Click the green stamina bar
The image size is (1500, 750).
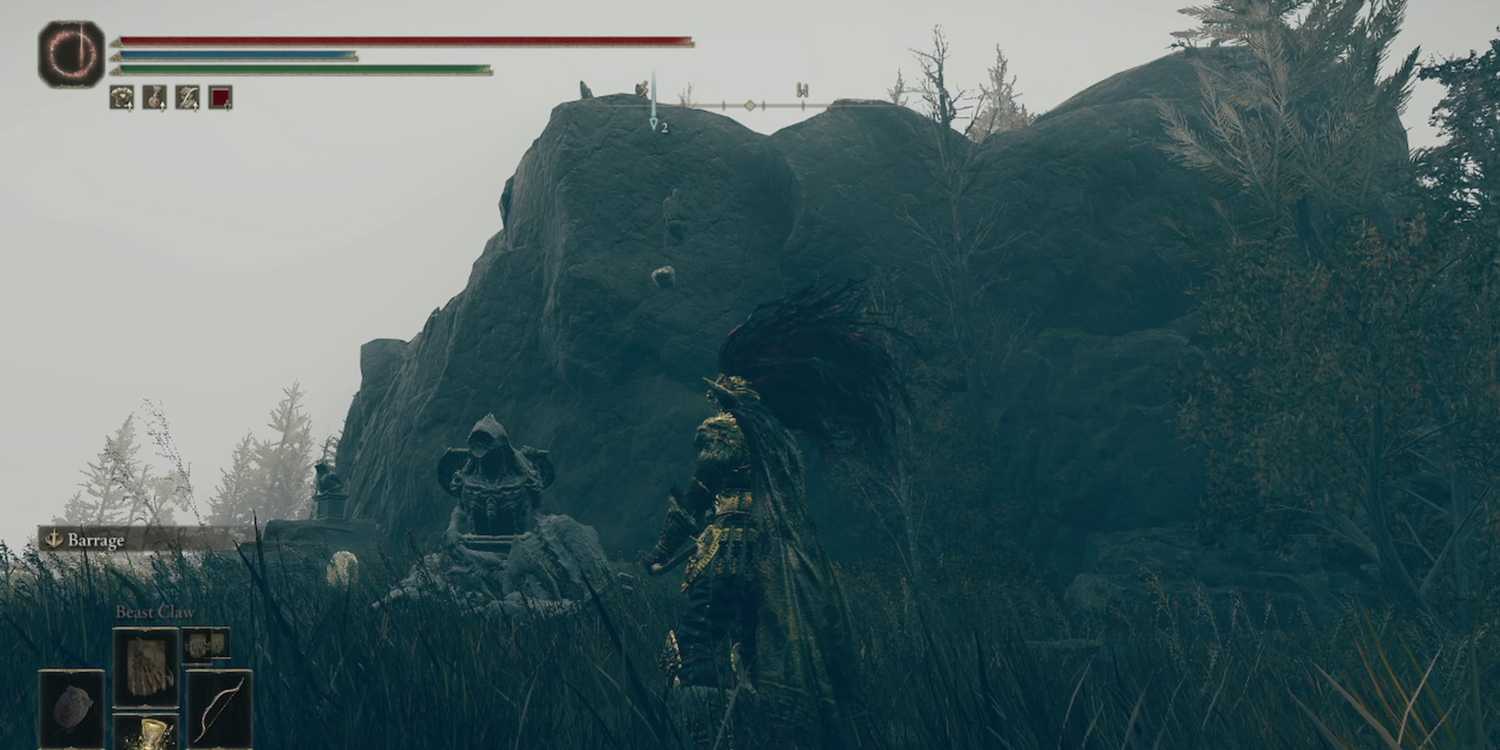pos(300,68)
